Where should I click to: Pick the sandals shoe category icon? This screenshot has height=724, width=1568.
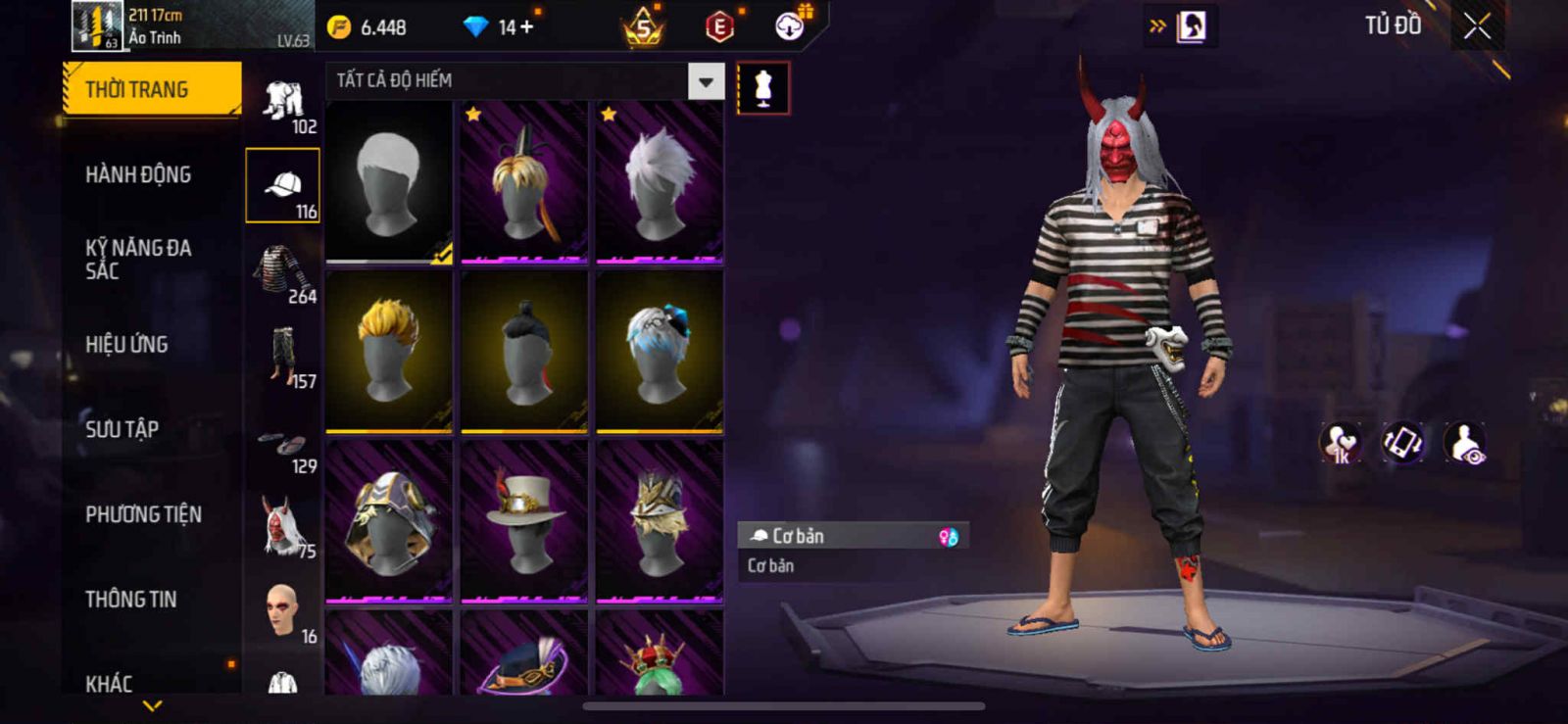(282, 444)
